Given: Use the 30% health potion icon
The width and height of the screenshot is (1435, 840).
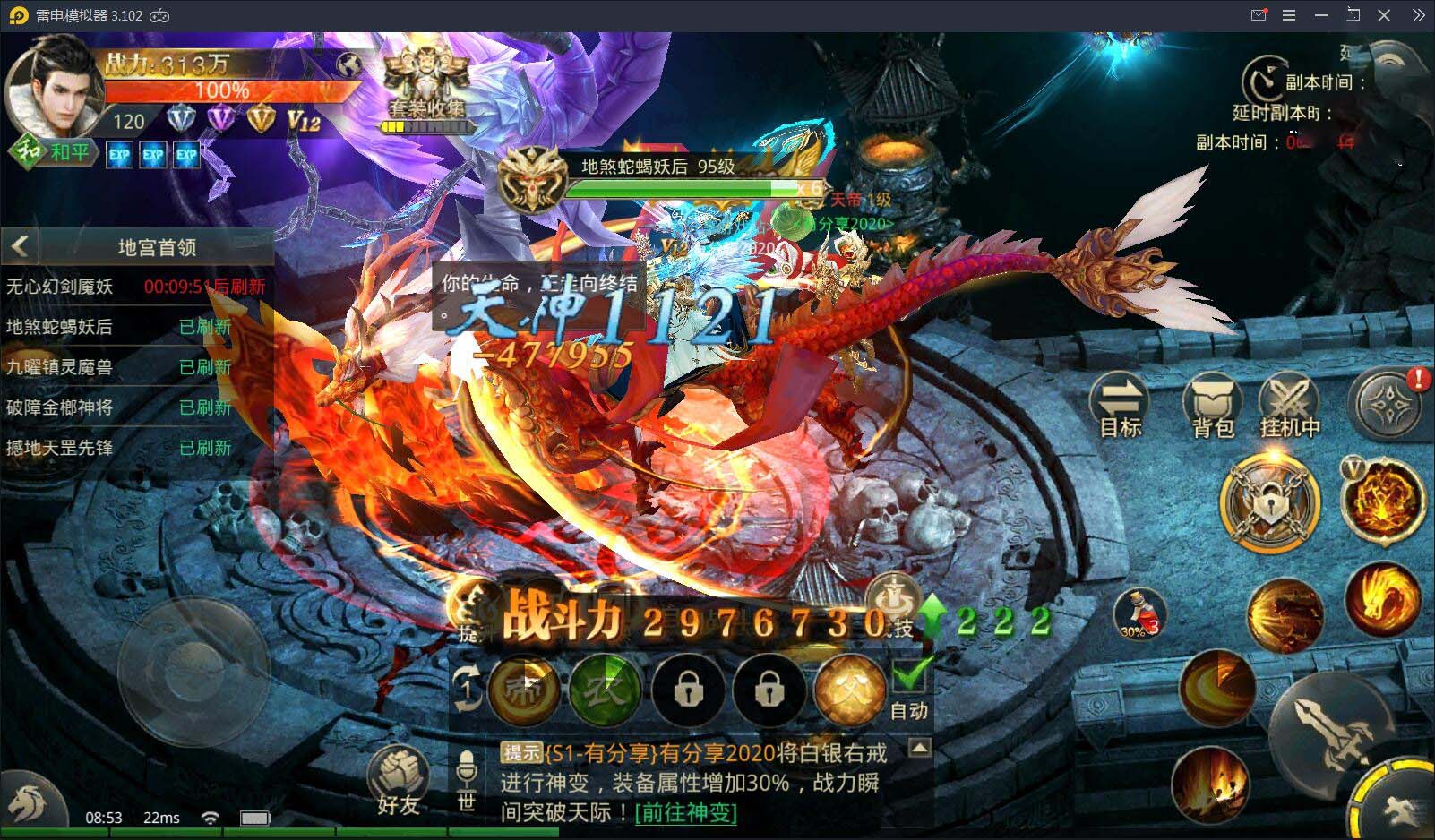Looking at the screenshot, I should point(1139,613).
